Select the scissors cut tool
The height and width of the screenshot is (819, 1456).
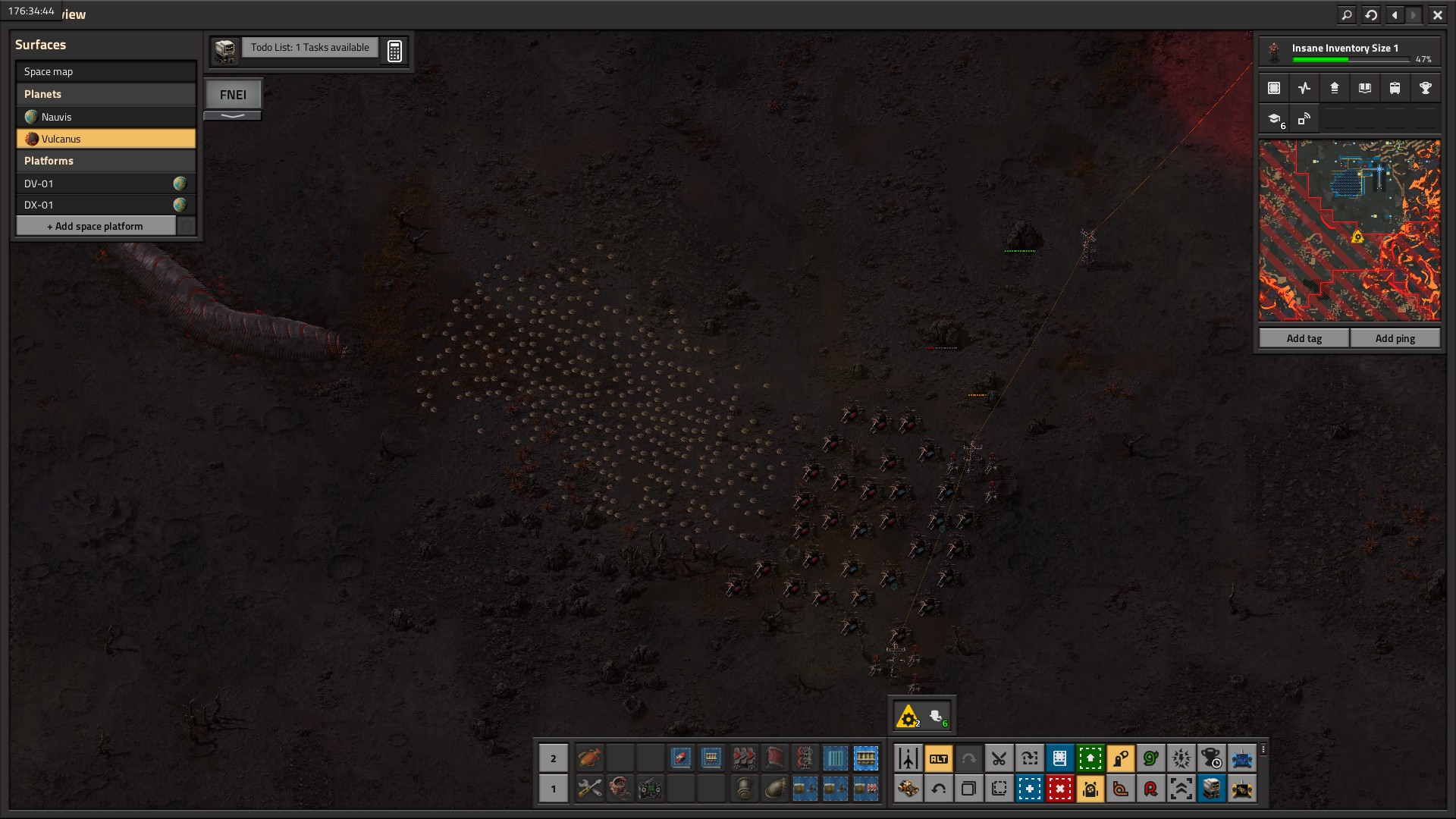(x=999, y=758)
